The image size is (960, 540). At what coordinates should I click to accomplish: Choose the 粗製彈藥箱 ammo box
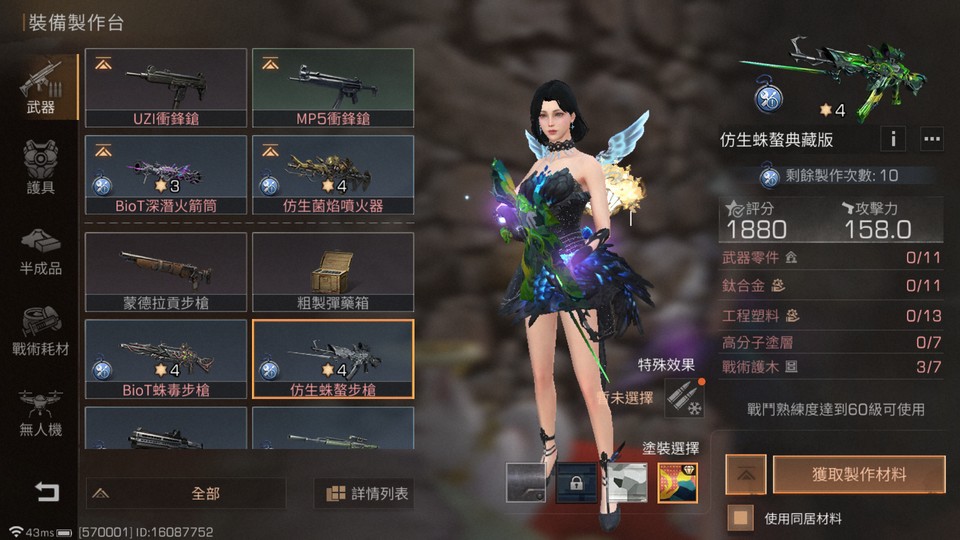coord(333,271)
